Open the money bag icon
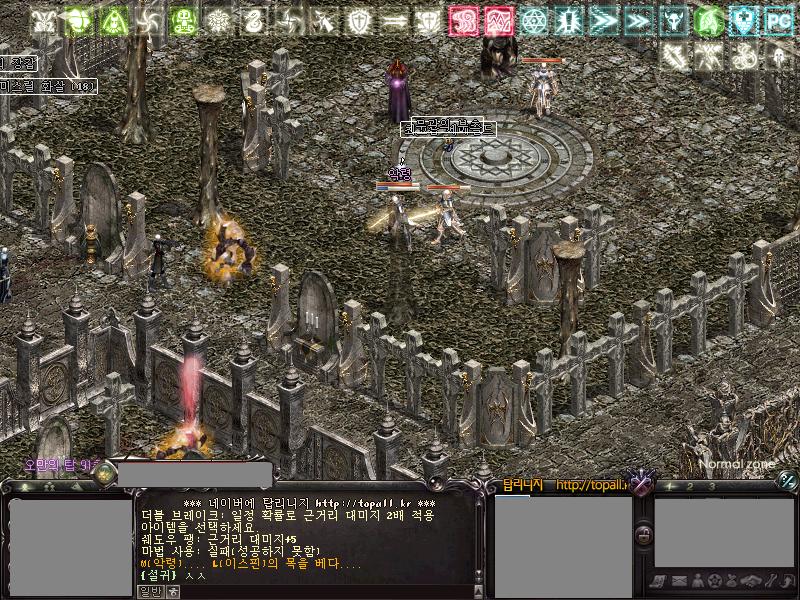 [x=732, y=581]
